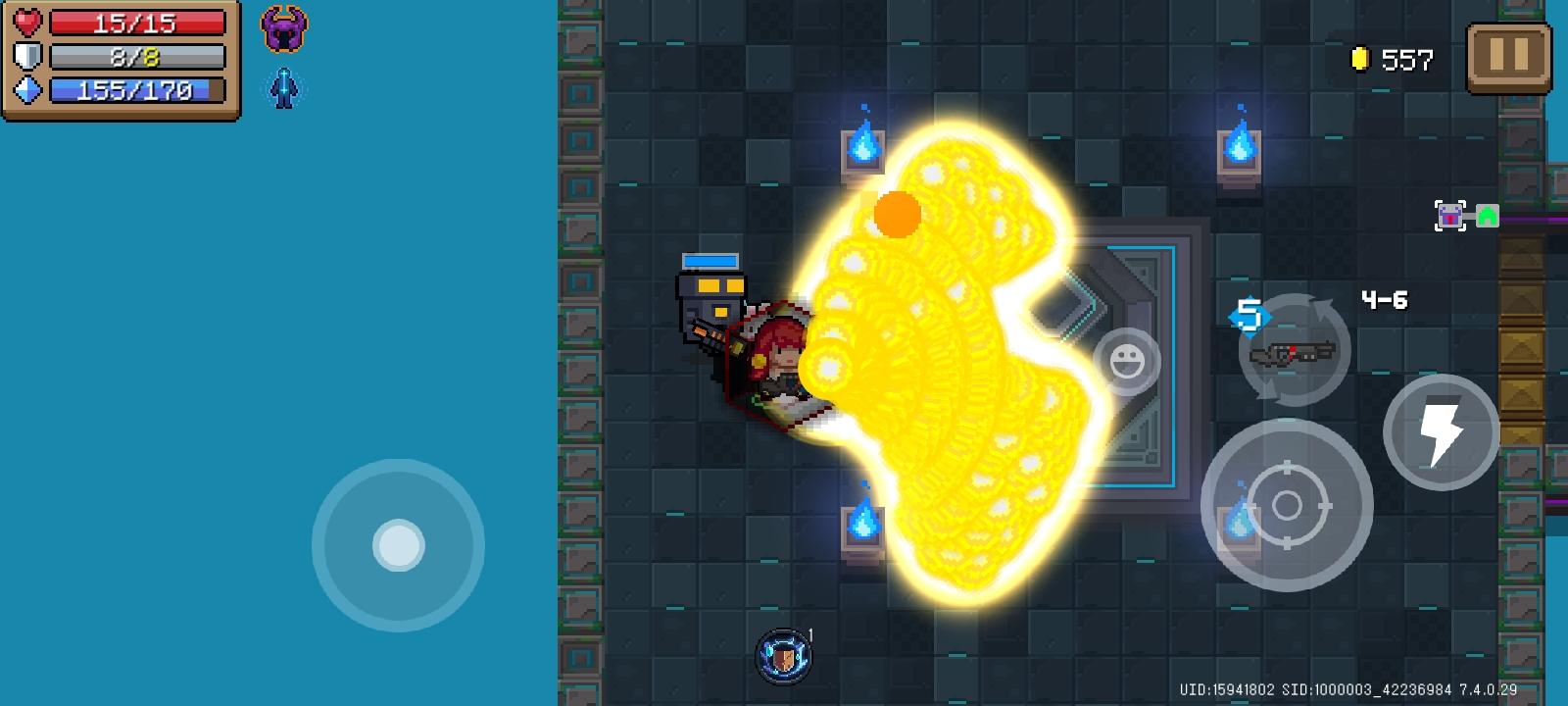Tap the crosshair attack icon
Image resolution: width=1568 pixels, height=706 pixels.
coord(1289,506)
